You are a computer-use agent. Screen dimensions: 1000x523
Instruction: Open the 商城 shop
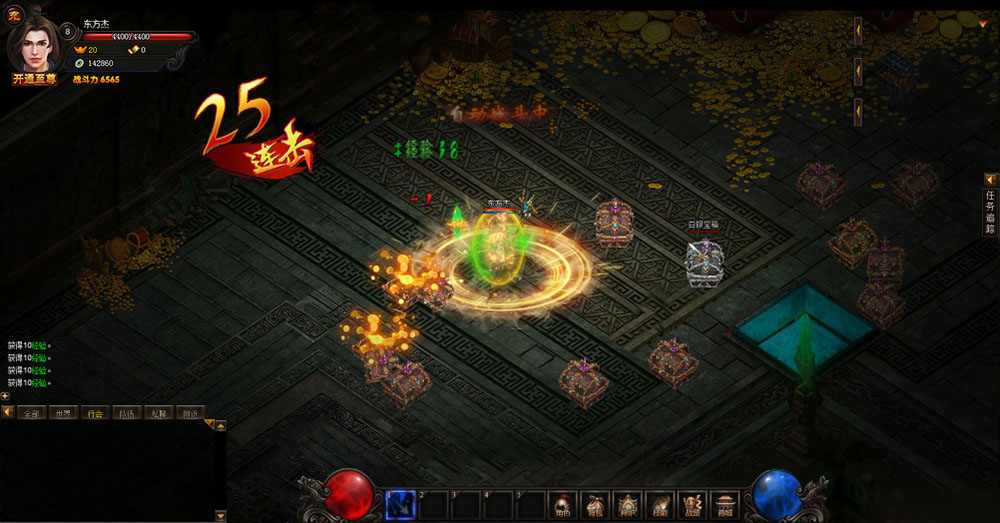point(724,504)
